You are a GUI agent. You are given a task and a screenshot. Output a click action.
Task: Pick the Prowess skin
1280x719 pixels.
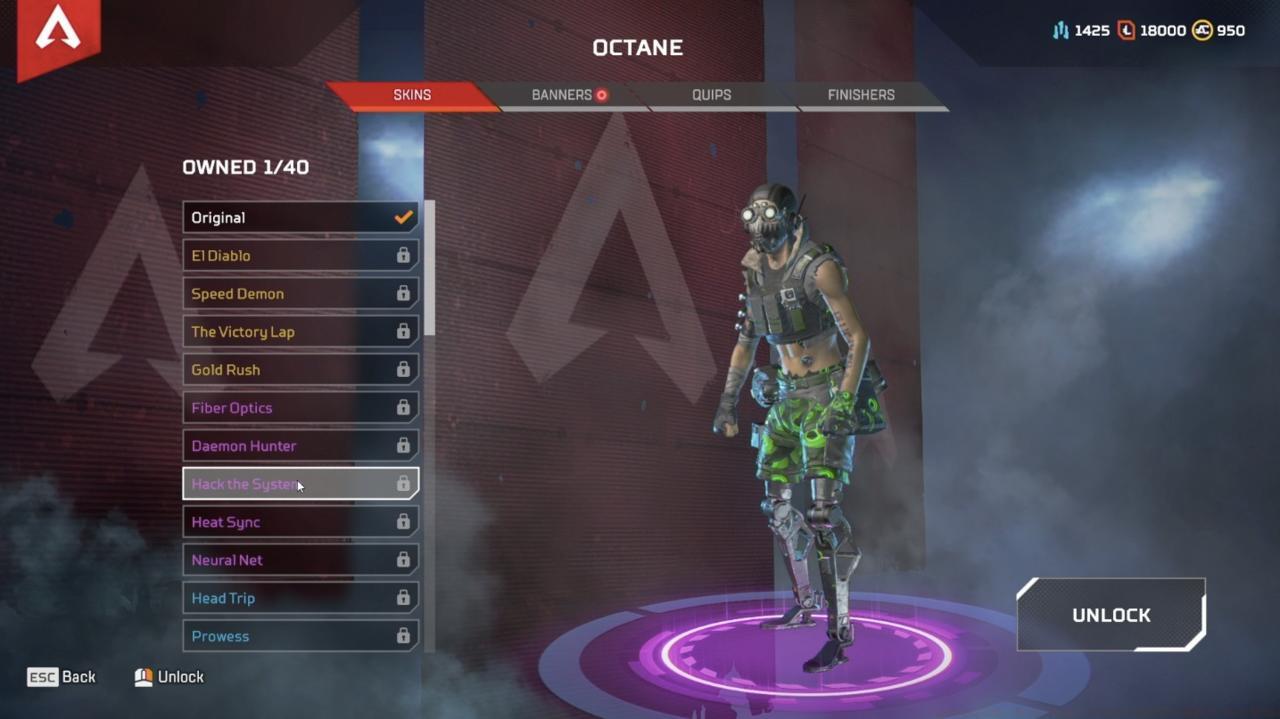300,636
